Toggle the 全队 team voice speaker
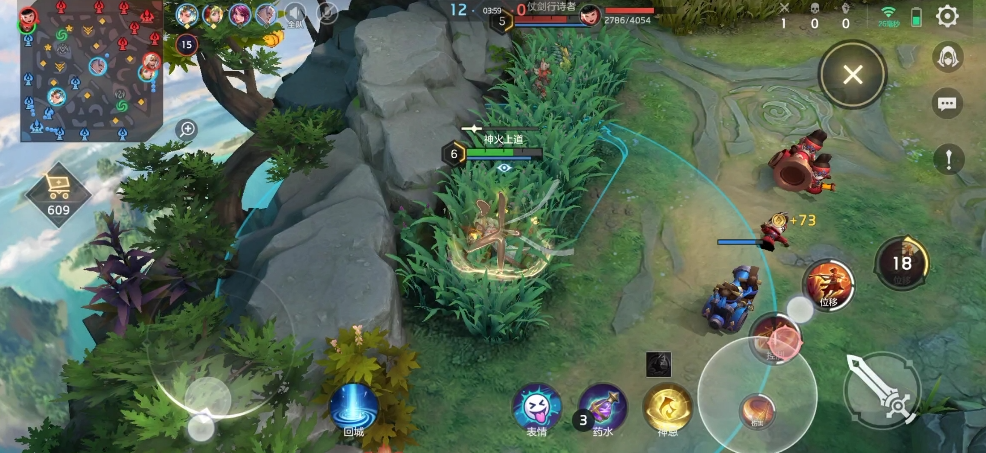This screenshot has width=986, height=453. coord(295,14)
